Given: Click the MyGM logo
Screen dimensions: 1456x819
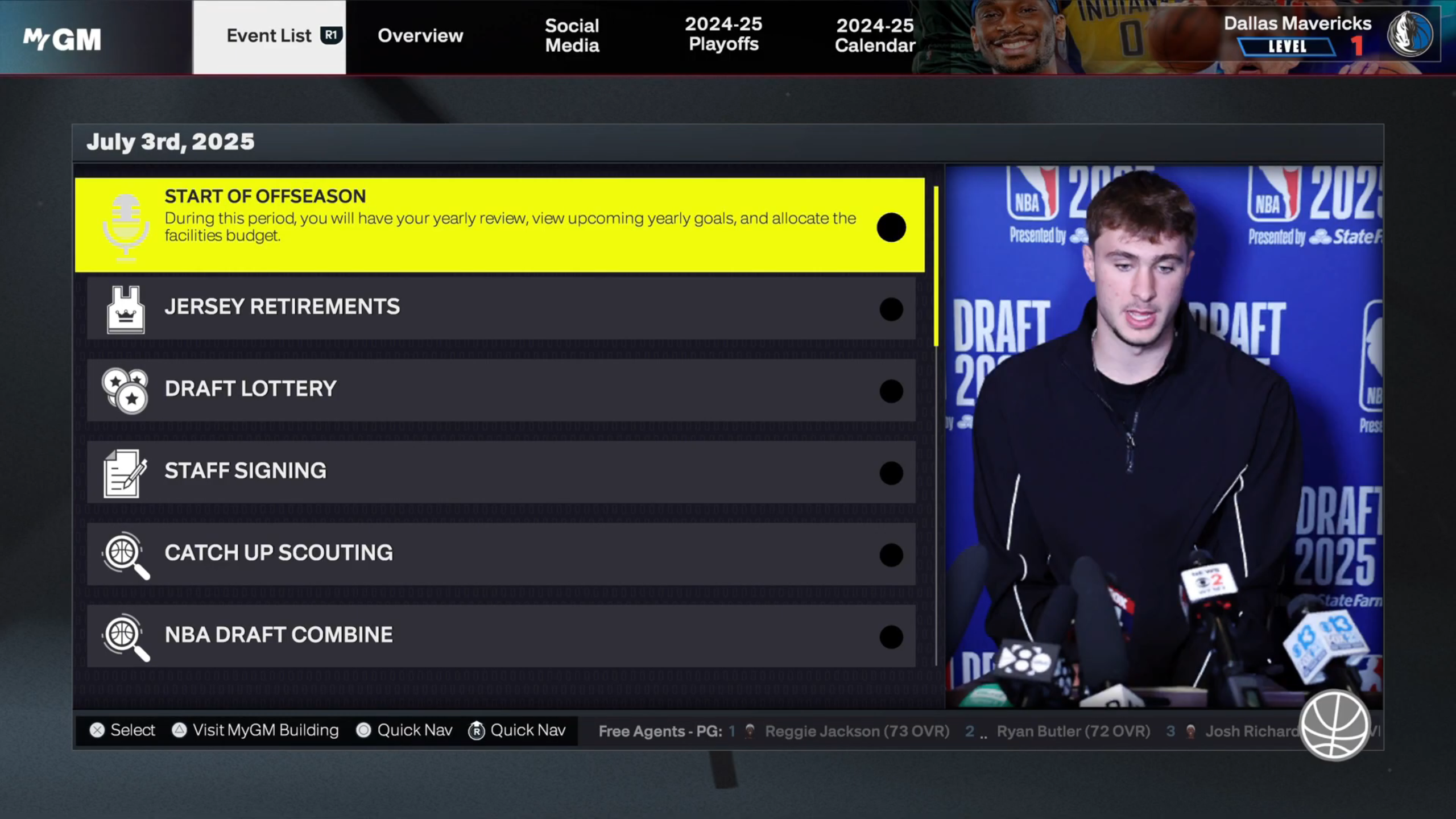Looking at the screenshot, I should pos(62,39).
